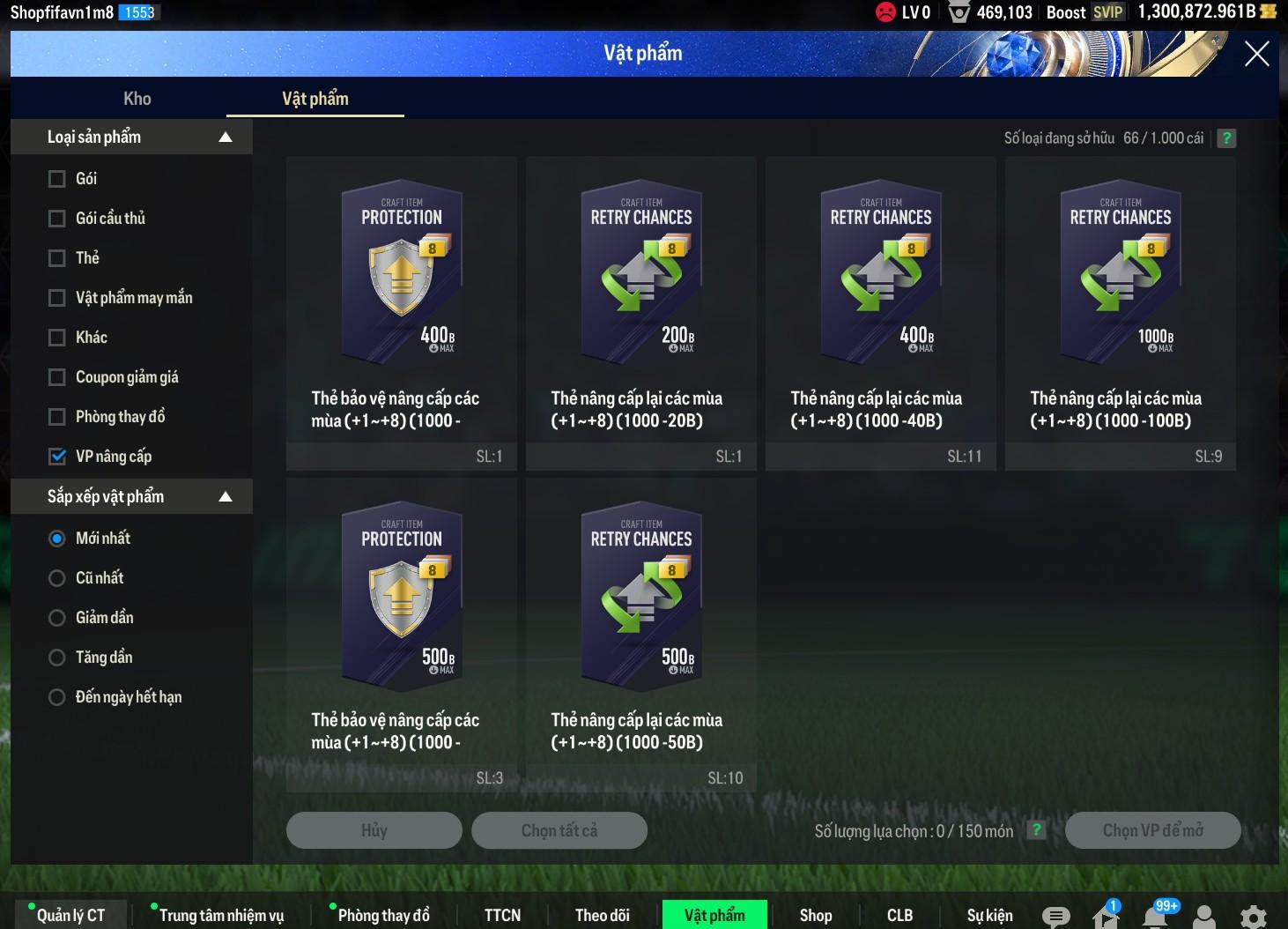The image size is (1288, 929).
Task: Open the Shop from bottom bar
Action: tap(816, 915)
